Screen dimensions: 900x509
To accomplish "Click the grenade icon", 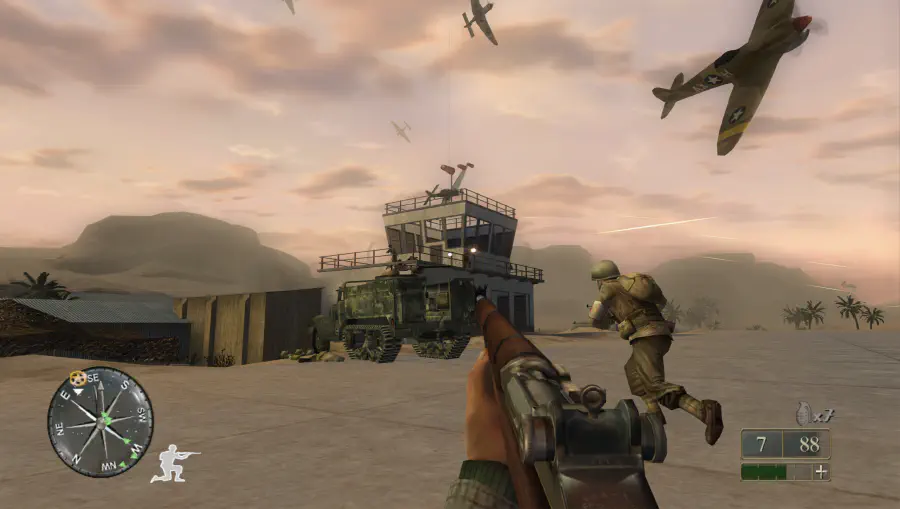I will pyautogui.click(x=802, y=414).
